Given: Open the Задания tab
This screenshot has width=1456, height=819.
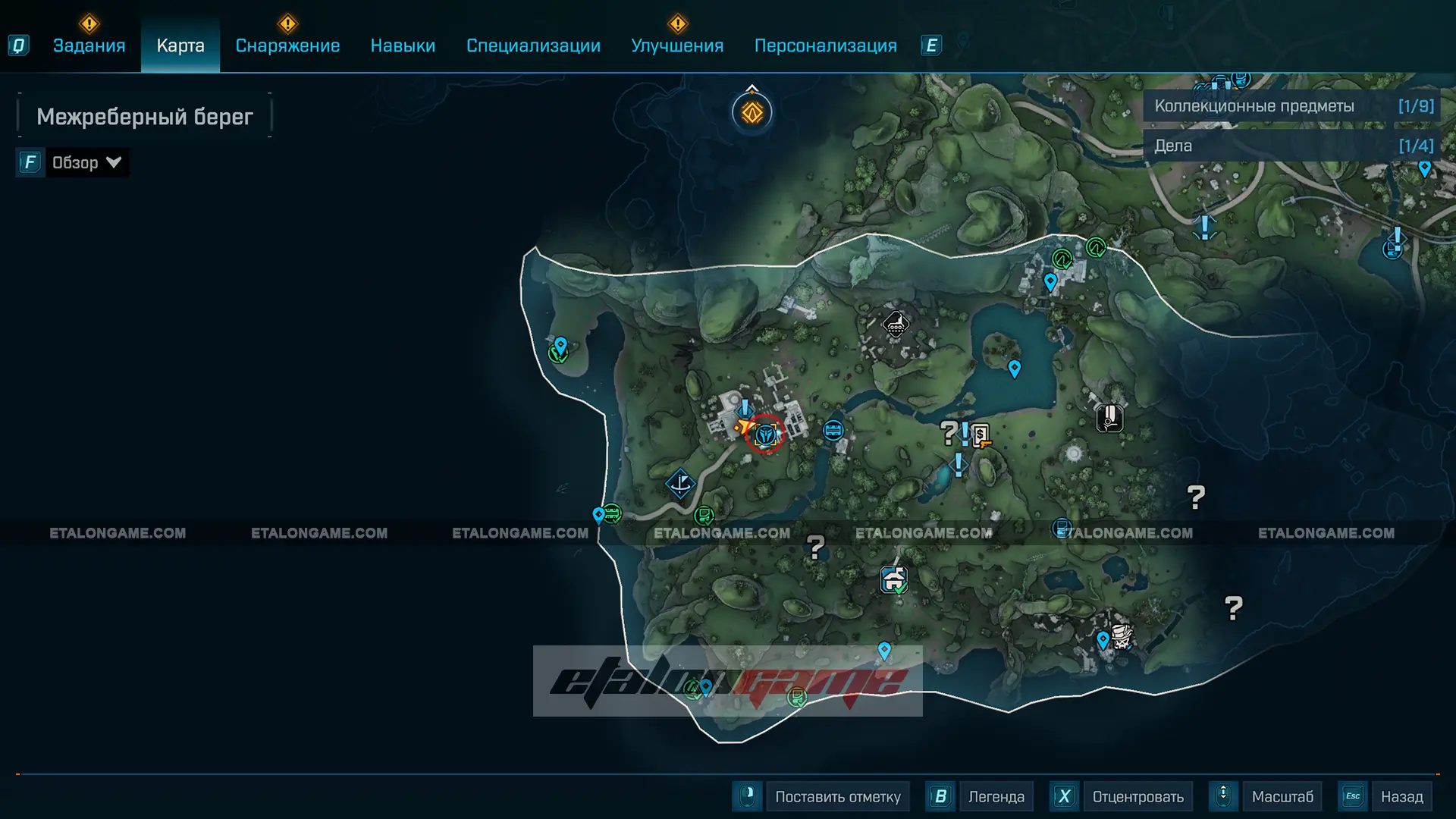Looking at the screenshot, I should pyautogui.click(x=89, y=45).
